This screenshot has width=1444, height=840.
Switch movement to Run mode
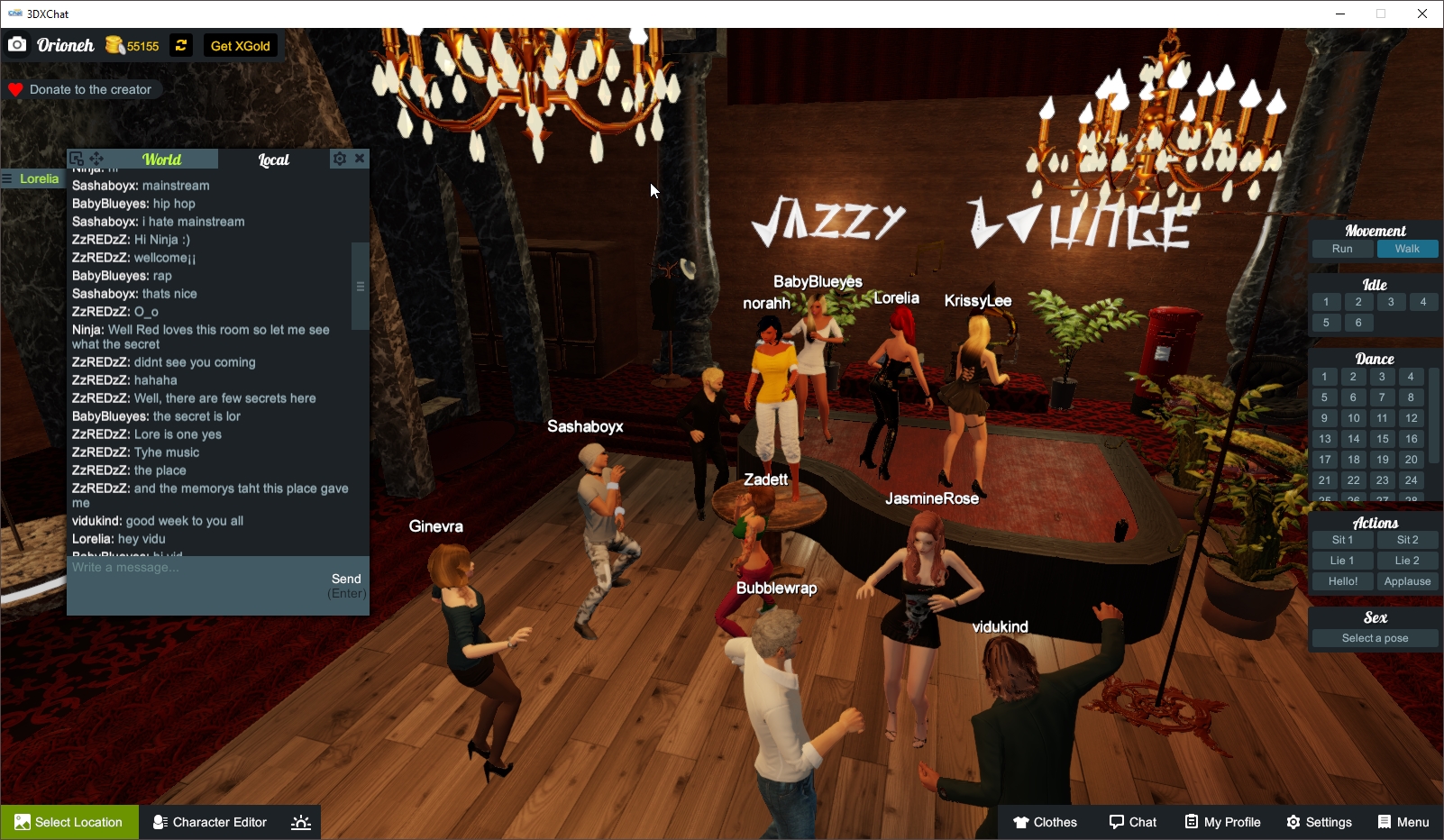[1342, 249]
